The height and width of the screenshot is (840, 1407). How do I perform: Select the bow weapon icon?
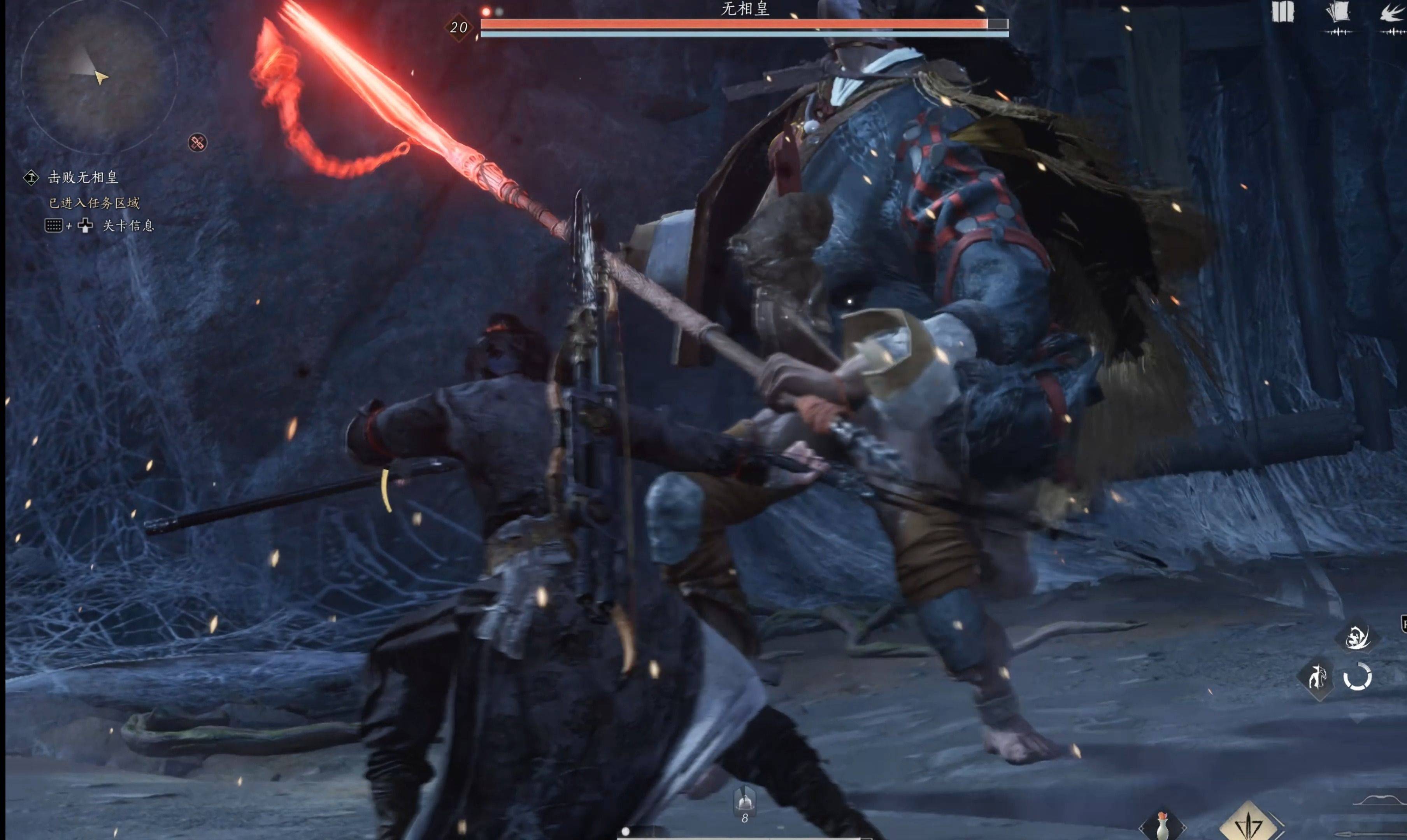click(1382, 800)
